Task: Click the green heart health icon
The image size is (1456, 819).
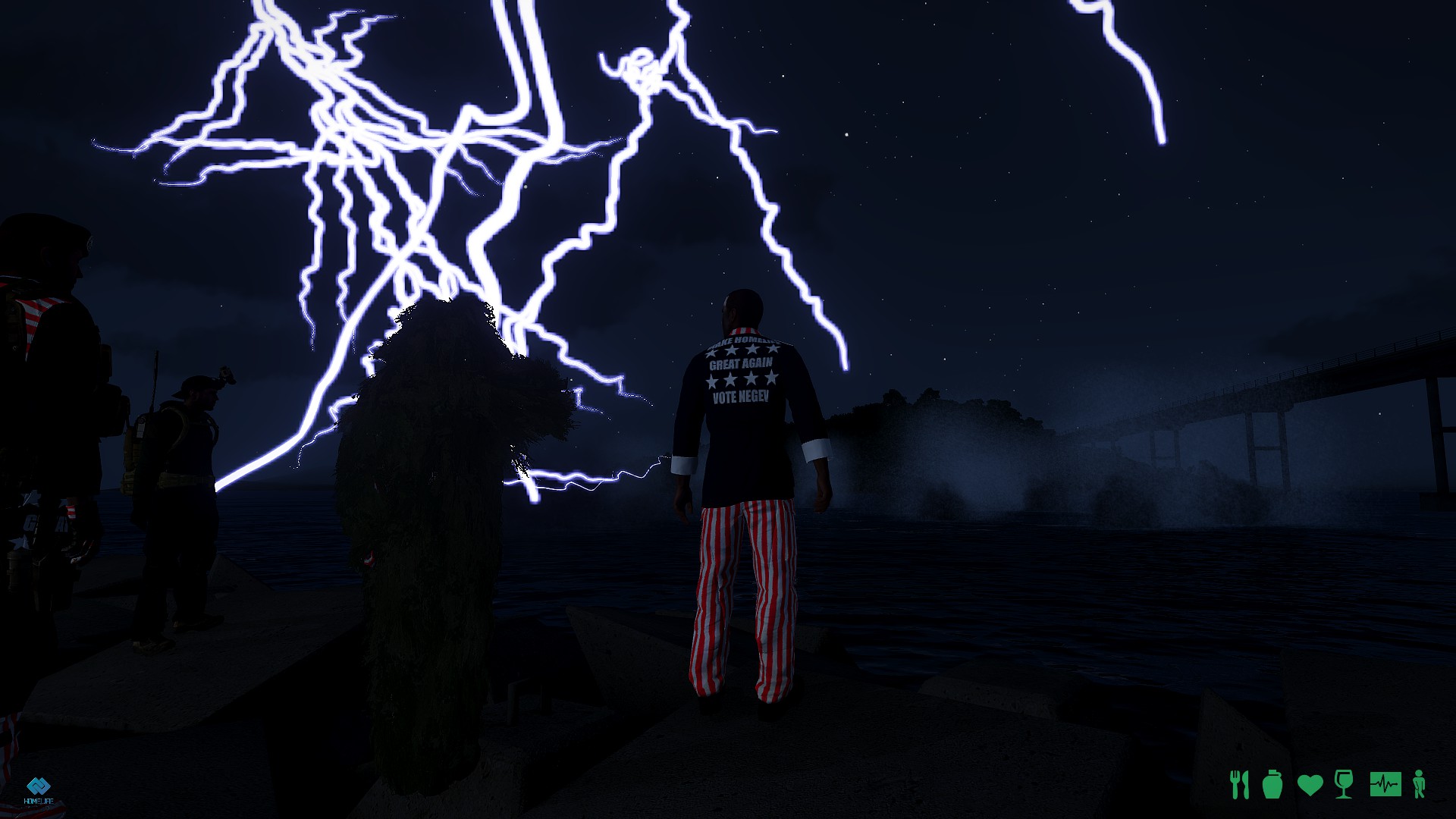Action: pyautogui.click(x=1310, y=785)
